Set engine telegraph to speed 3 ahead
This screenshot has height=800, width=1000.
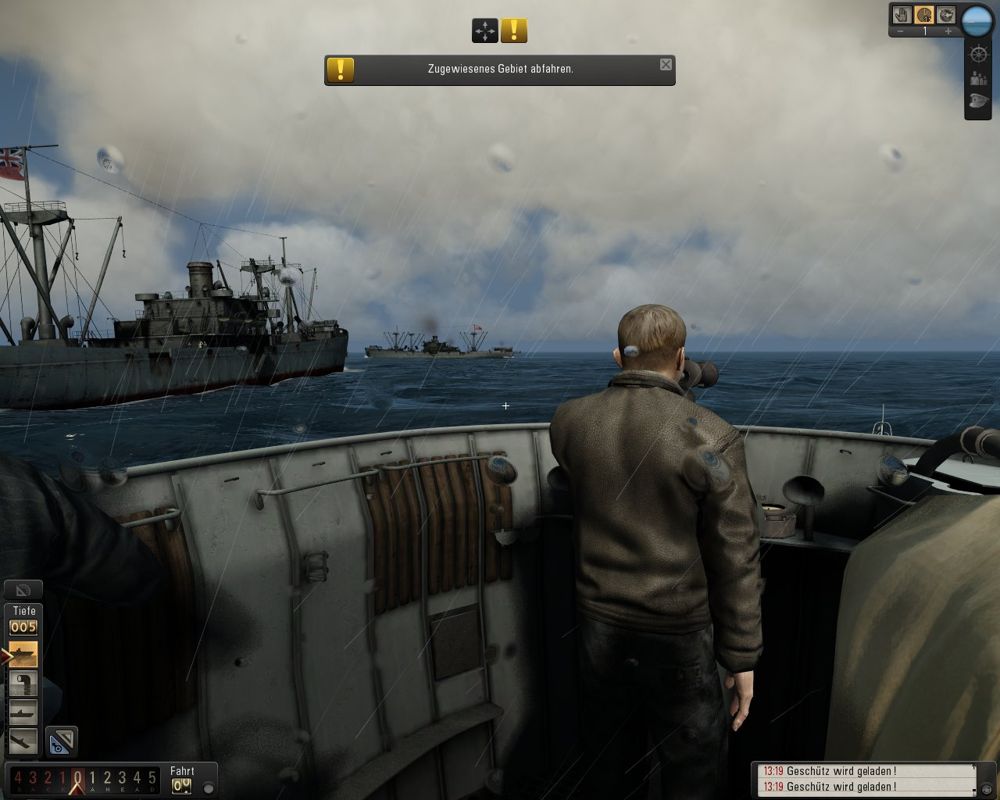pyautogui.click(x=122, y=778)
